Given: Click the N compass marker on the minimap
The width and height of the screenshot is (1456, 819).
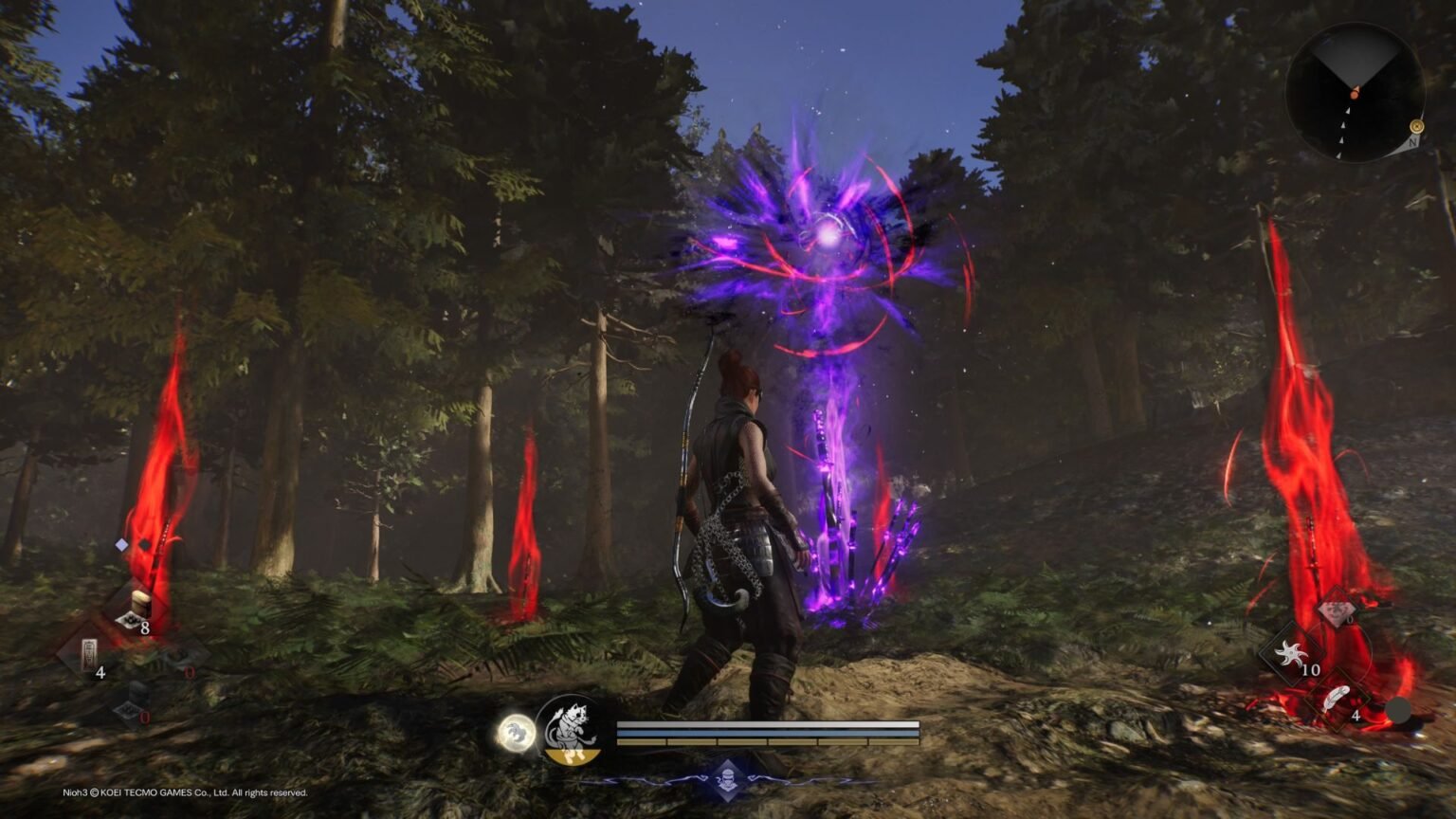Looking at the screenshot, I should pos(1413,142).
